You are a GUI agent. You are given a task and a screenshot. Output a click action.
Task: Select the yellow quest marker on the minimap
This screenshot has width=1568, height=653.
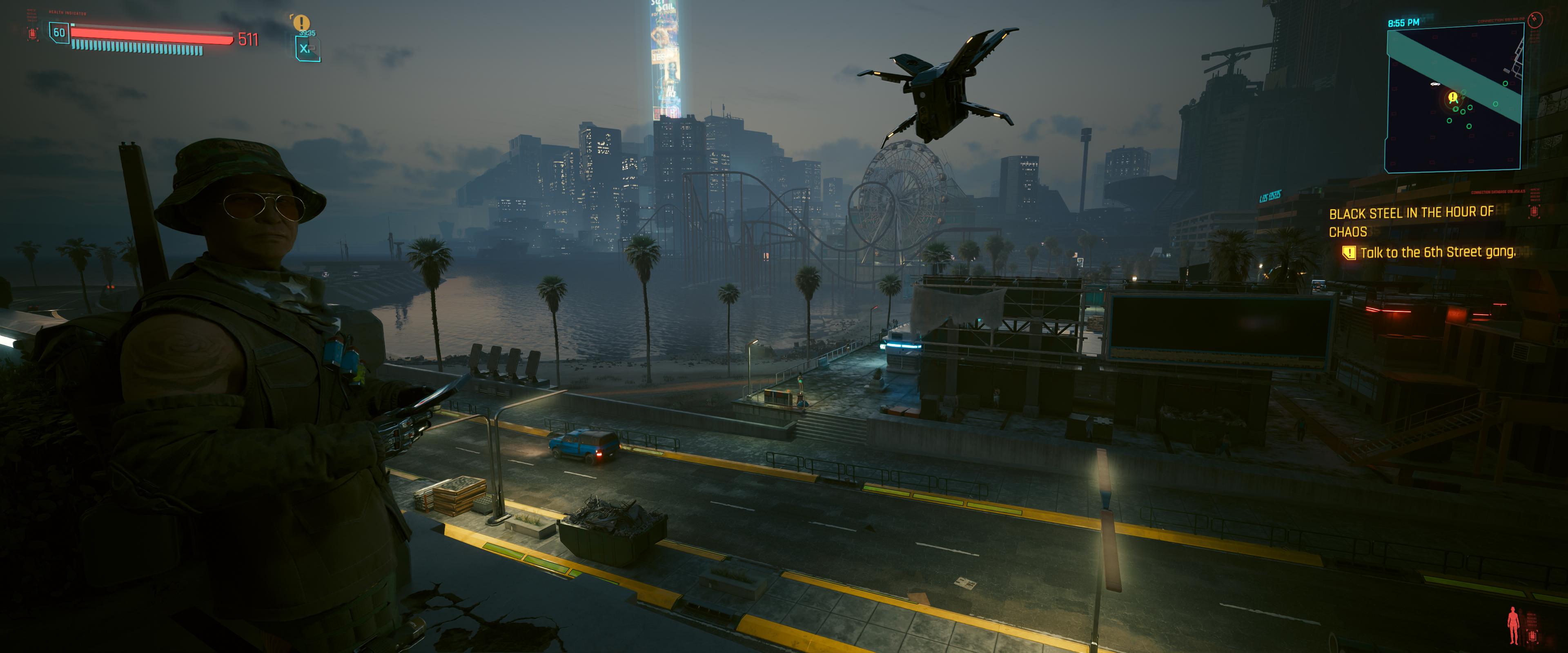click(1453, 98)
